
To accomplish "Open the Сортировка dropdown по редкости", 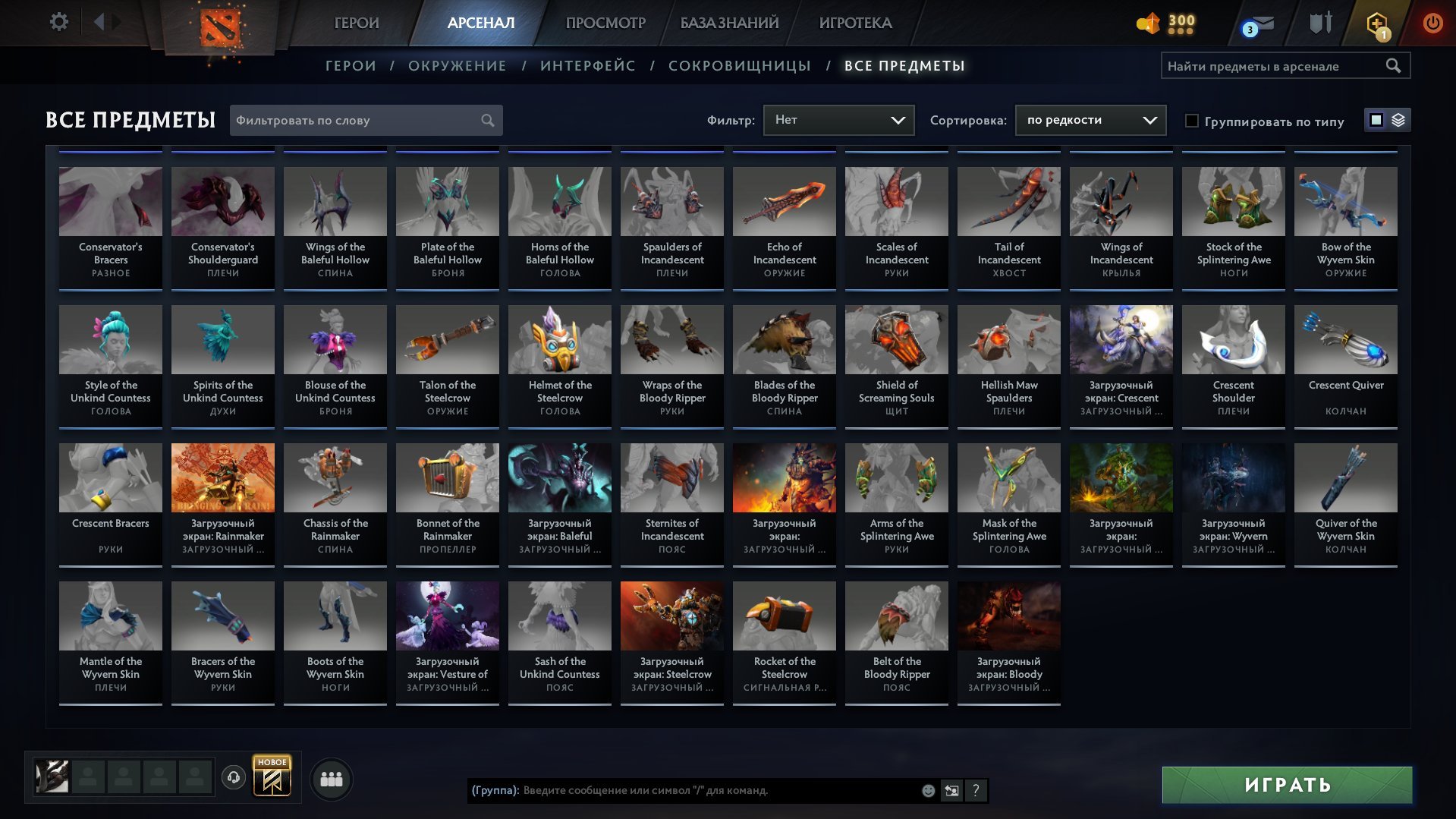I will 1090,120.
